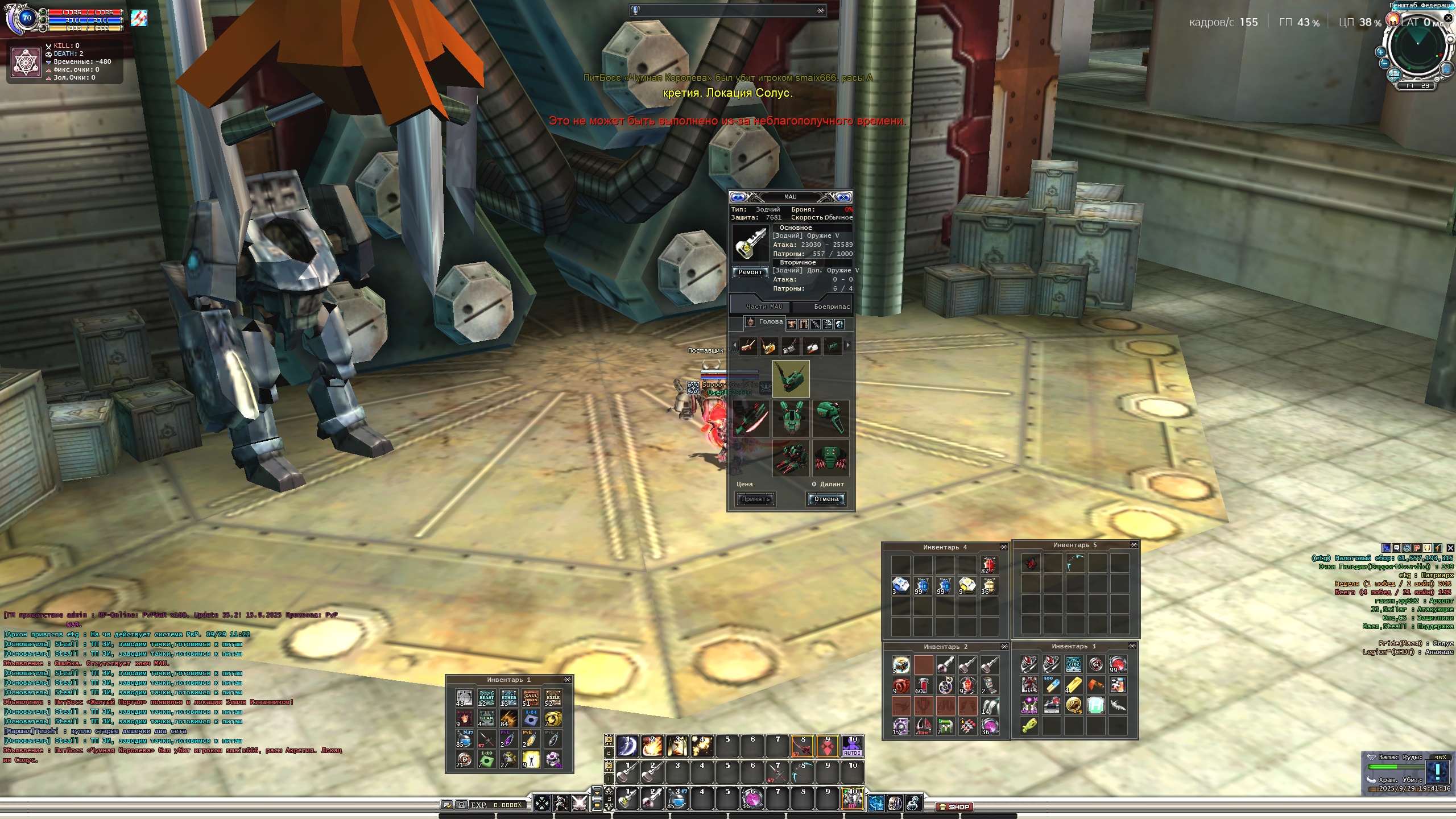Open MAU window help question button
1456x819 pixels.
[x=738, y=197]
